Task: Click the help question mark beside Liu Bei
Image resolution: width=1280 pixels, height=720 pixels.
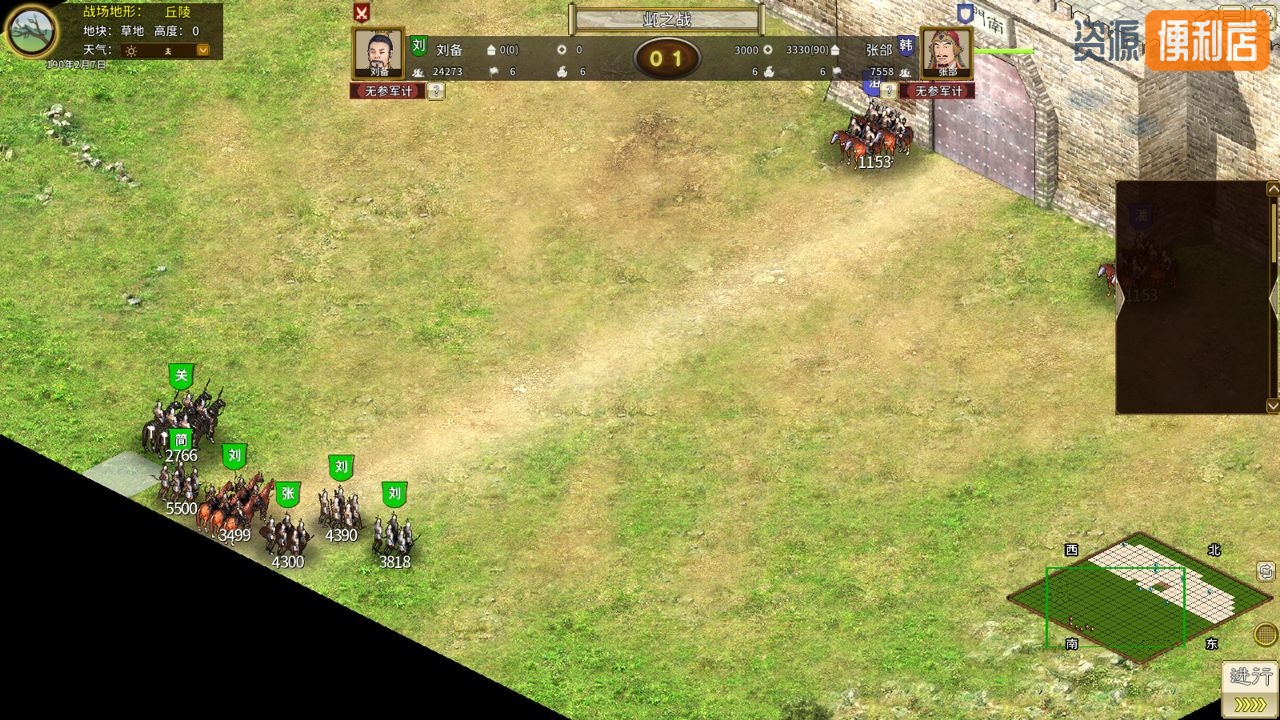Action: click(437, 91)
